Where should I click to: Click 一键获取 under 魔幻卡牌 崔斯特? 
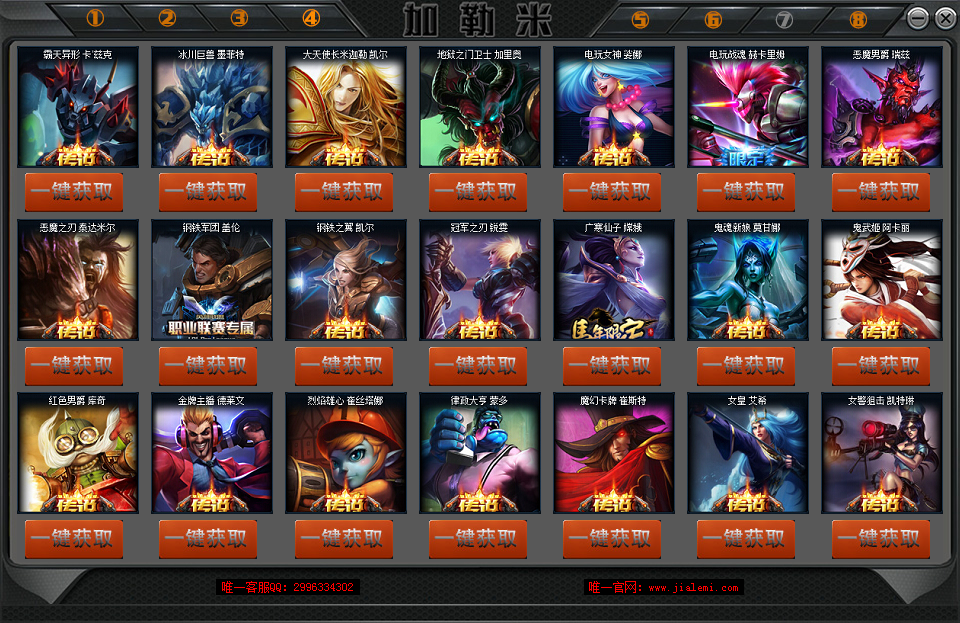tap(612, 539)
